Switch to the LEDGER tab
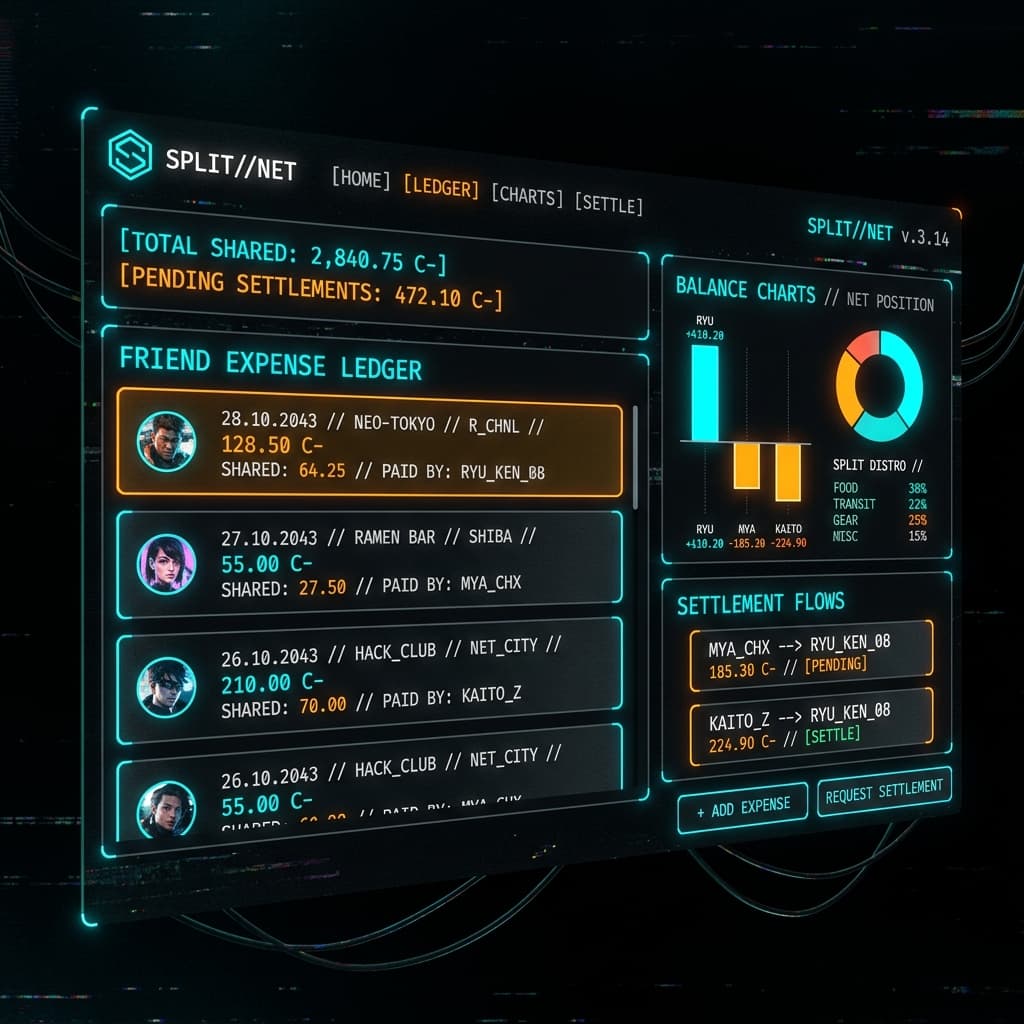 click(441, 187)
